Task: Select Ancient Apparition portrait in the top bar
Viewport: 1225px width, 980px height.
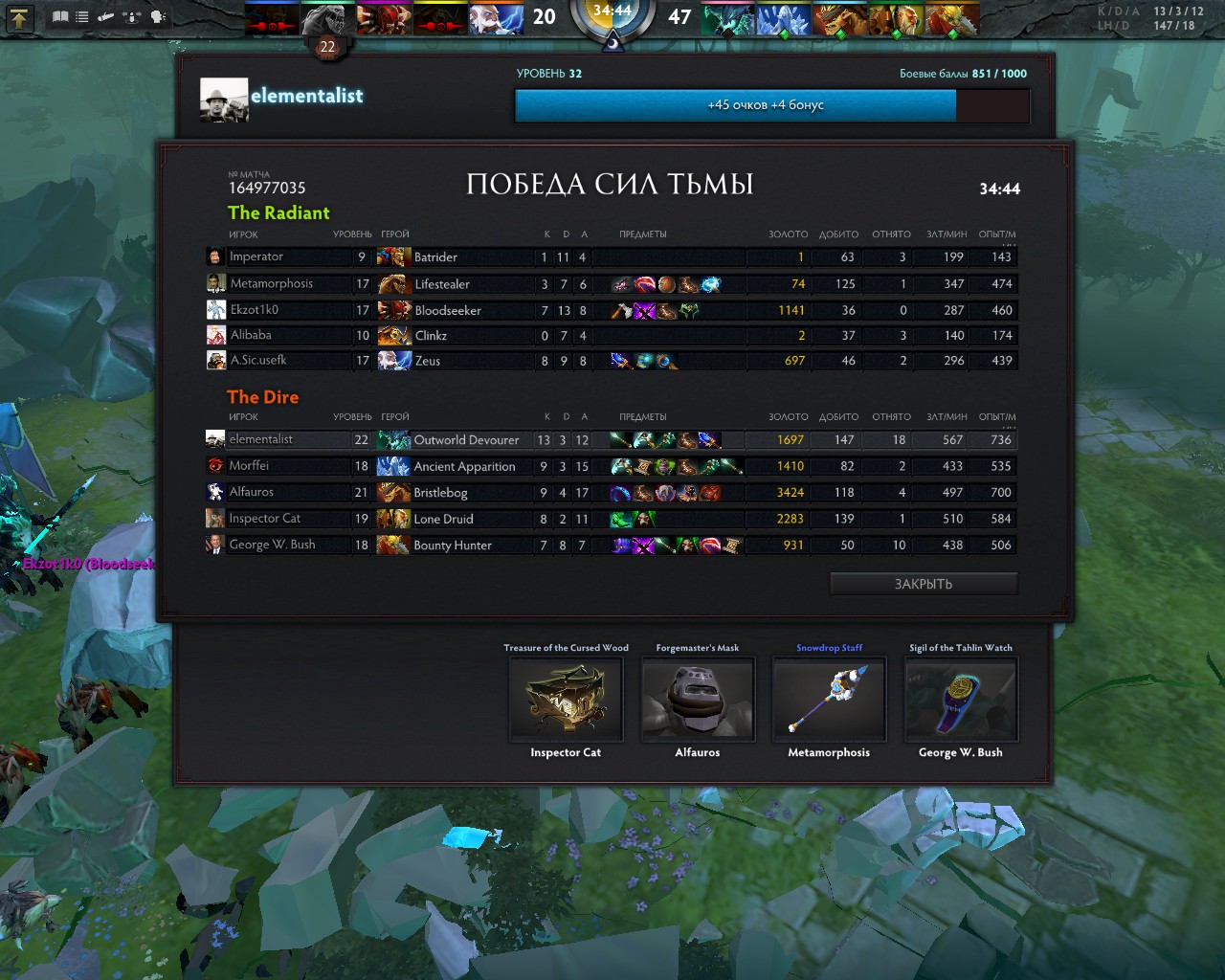Action: point(783,18)
